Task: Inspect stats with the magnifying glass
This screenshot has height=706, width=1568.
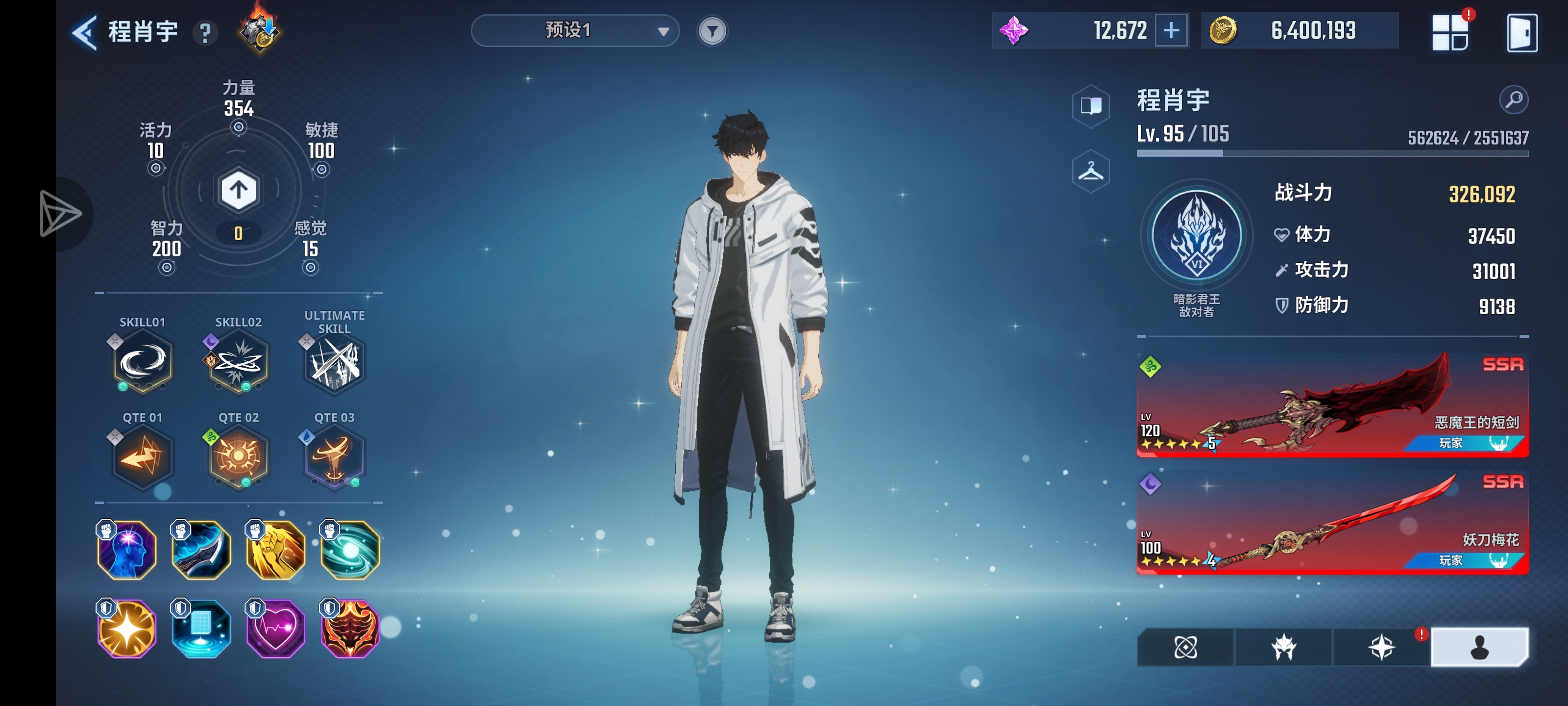Action: (1513, 100)
